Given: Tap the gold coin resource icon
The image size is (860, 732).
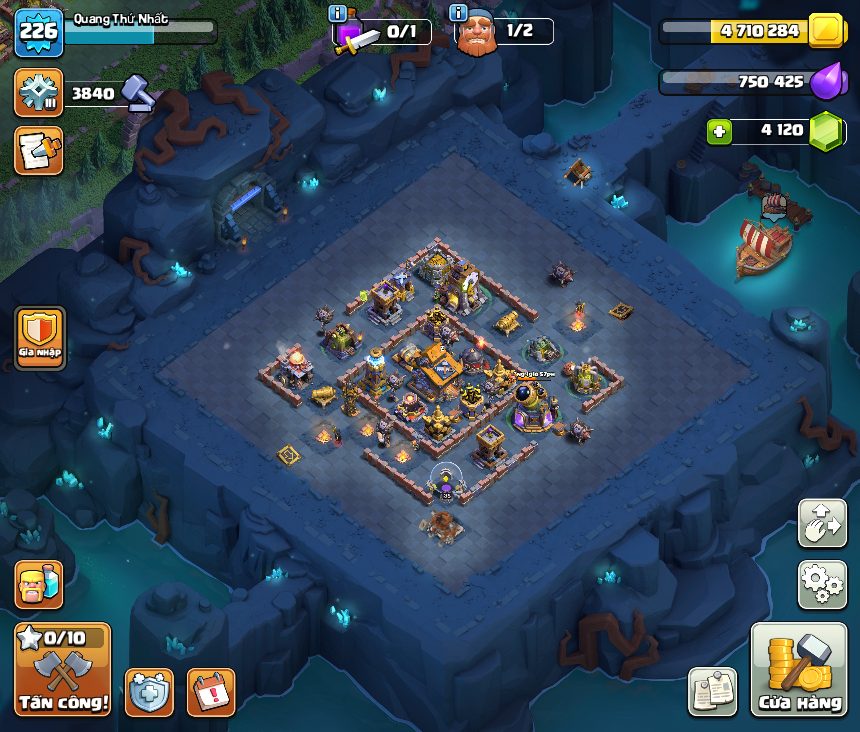Looking at the screenshot, I should (x=826, y=31).
